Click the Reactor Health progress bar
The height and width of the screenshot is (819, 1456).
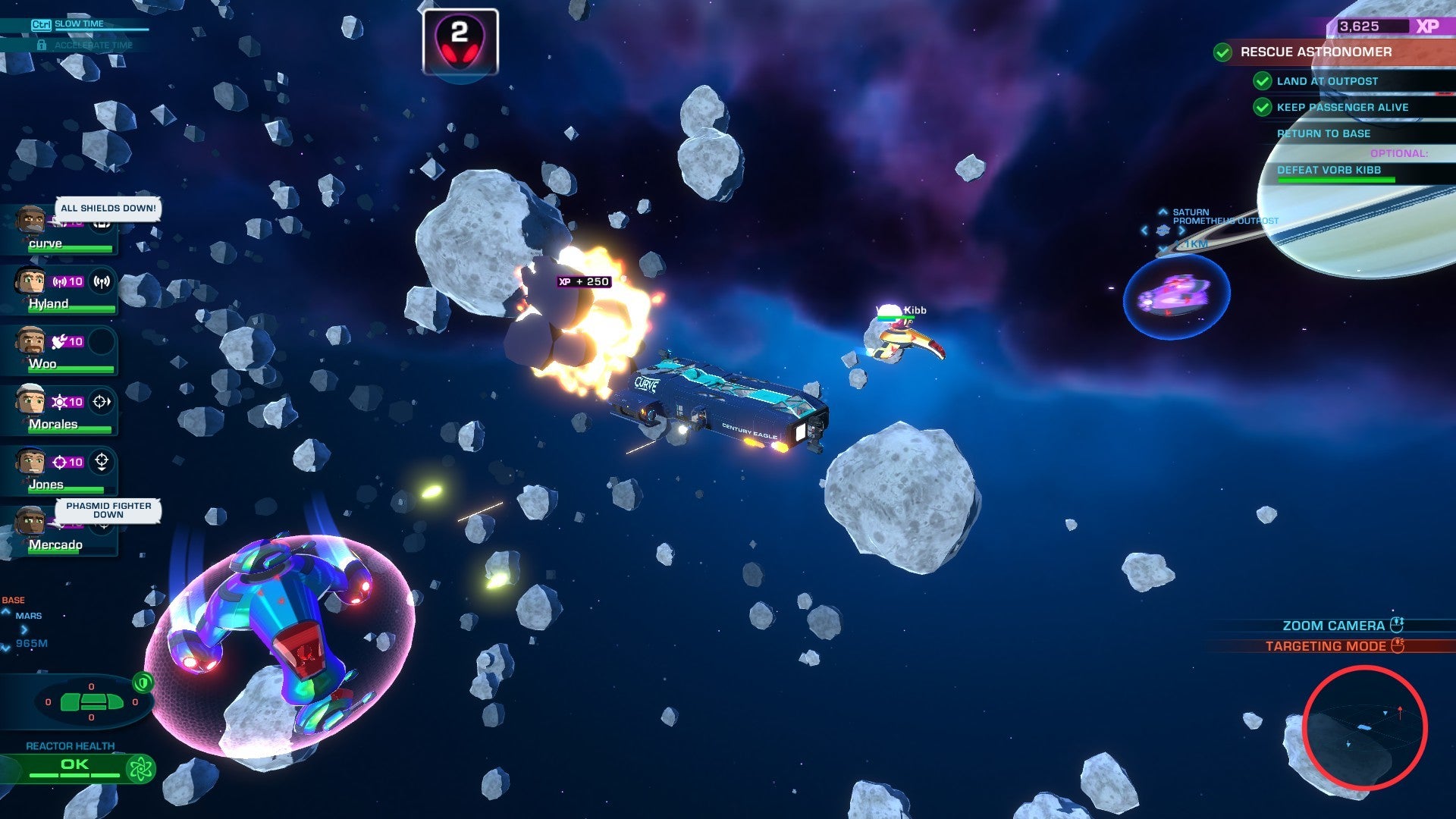coord(74,775)
